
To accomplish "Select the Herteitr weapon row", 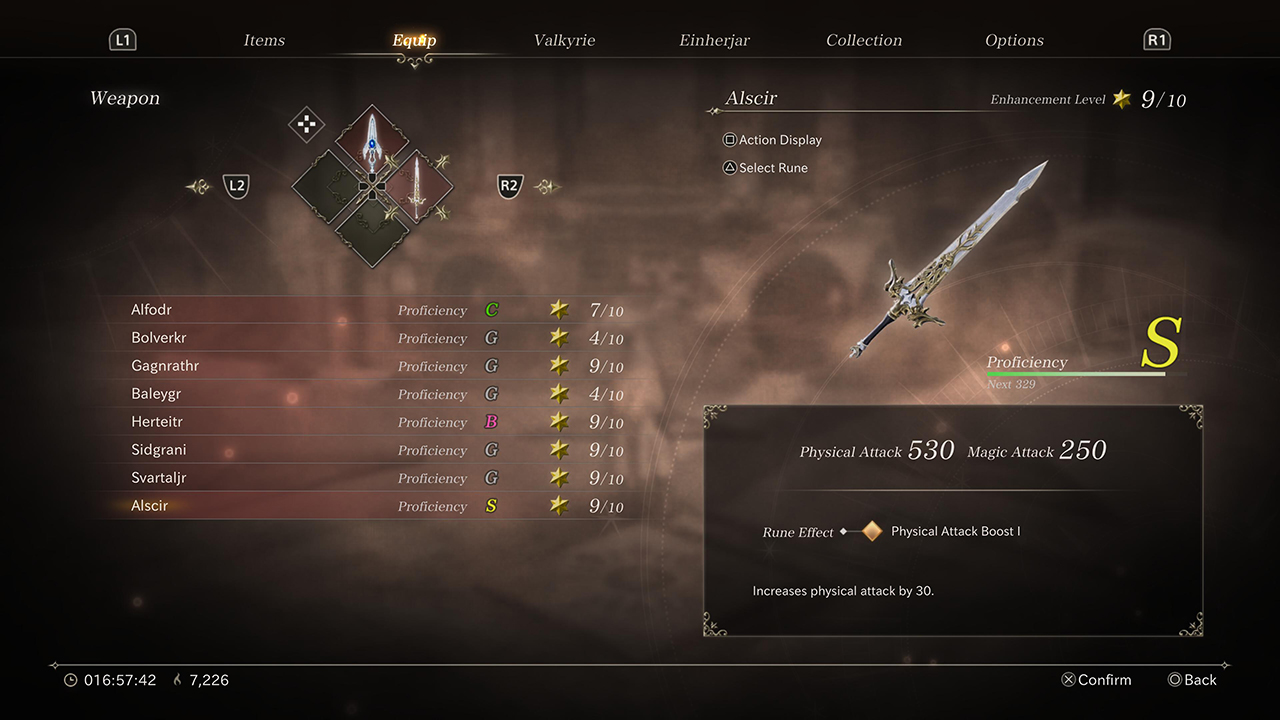I will coord(370,422).
